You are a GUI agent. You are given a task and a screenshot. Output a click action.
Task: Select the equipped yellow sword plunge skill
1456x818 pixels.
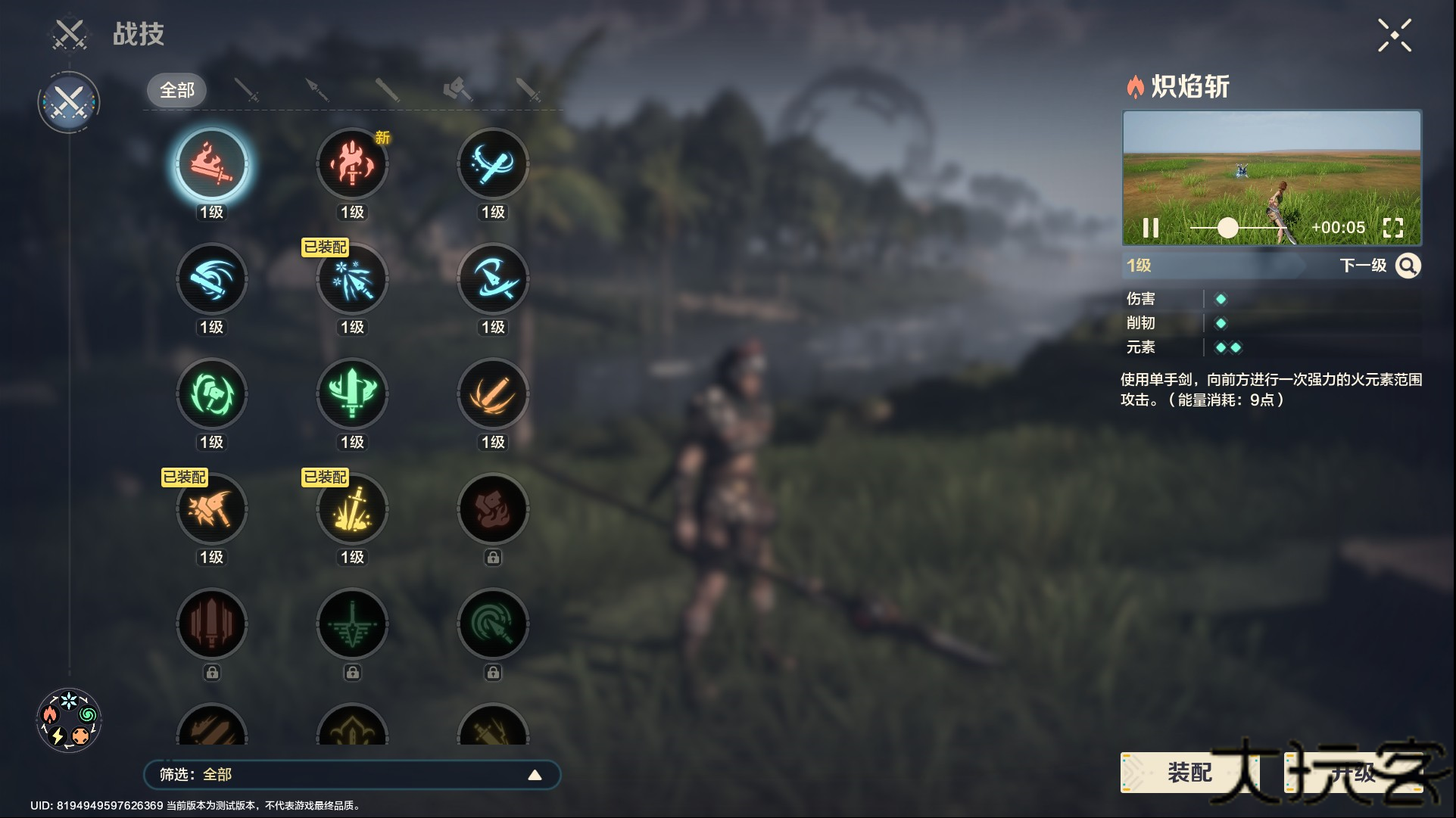tap(352, 509)
